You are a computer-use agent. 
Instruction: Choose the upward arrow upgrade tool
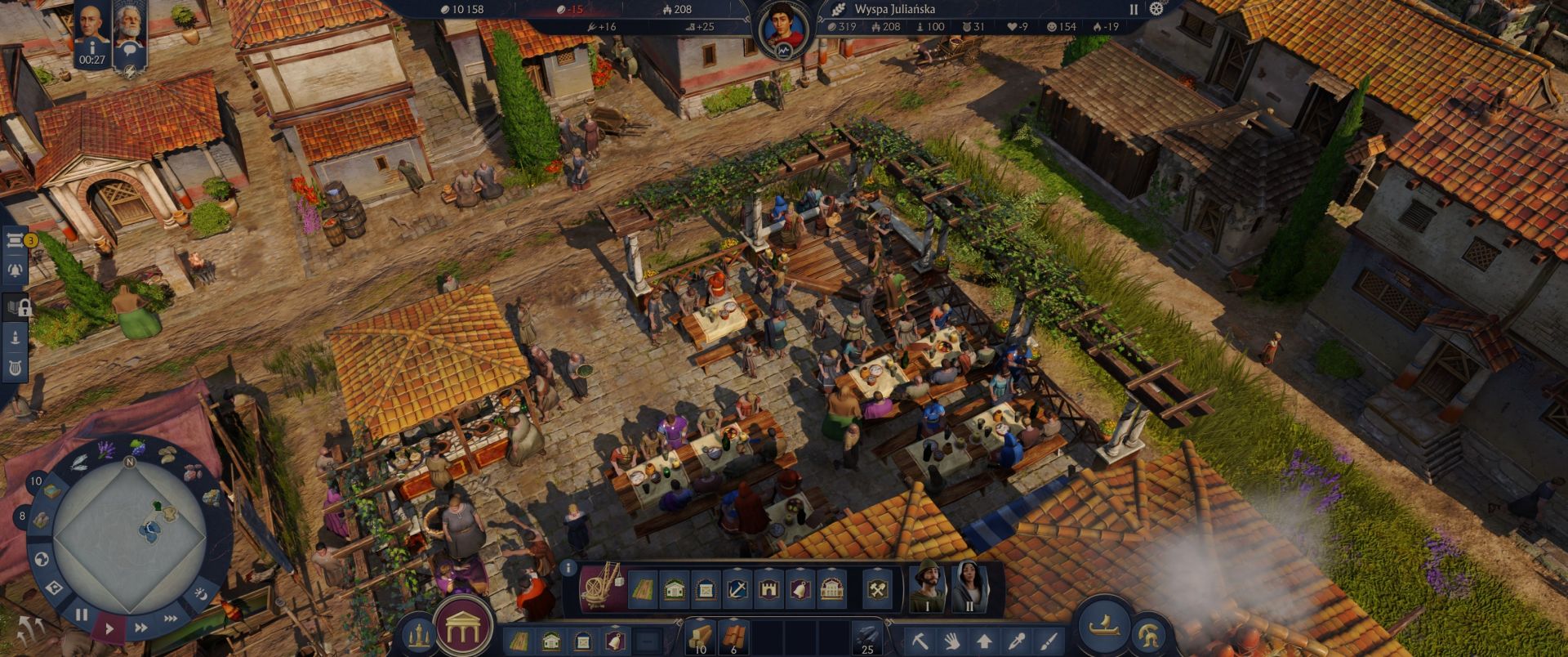pyautogui.click(x=984, y=641)
